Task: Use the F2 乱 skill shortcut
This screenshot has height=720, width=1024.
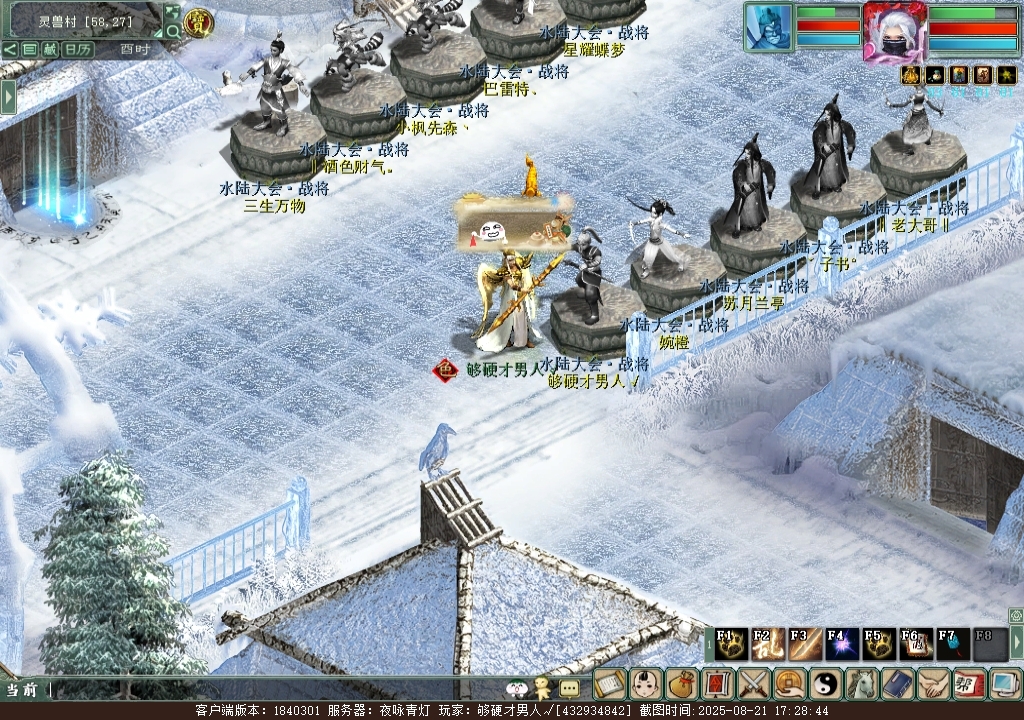Action: pyautogui.click(x=768, y=645)
